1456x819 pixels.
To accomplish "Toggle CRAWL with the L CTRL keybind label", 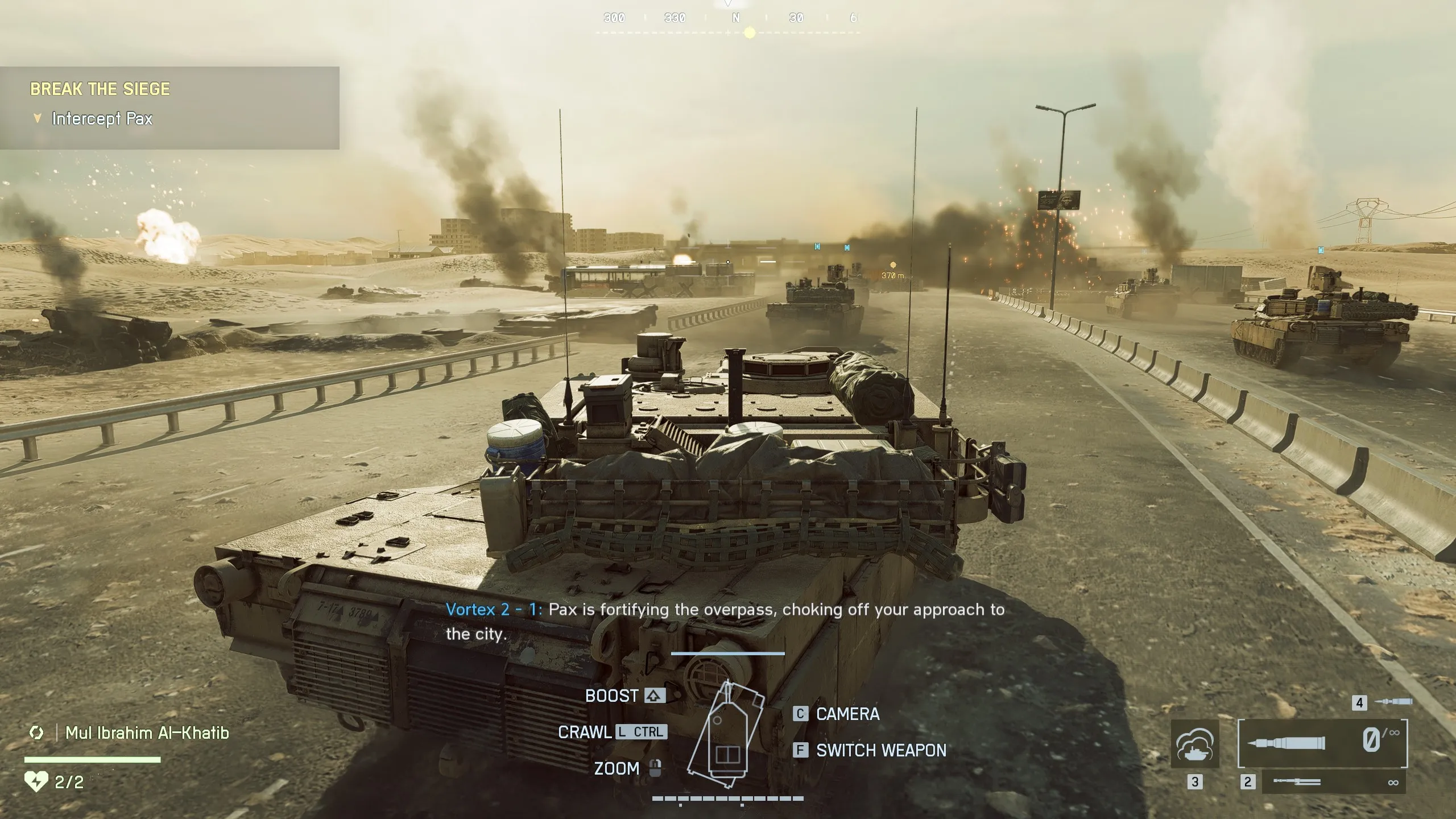I will [640, 732].
